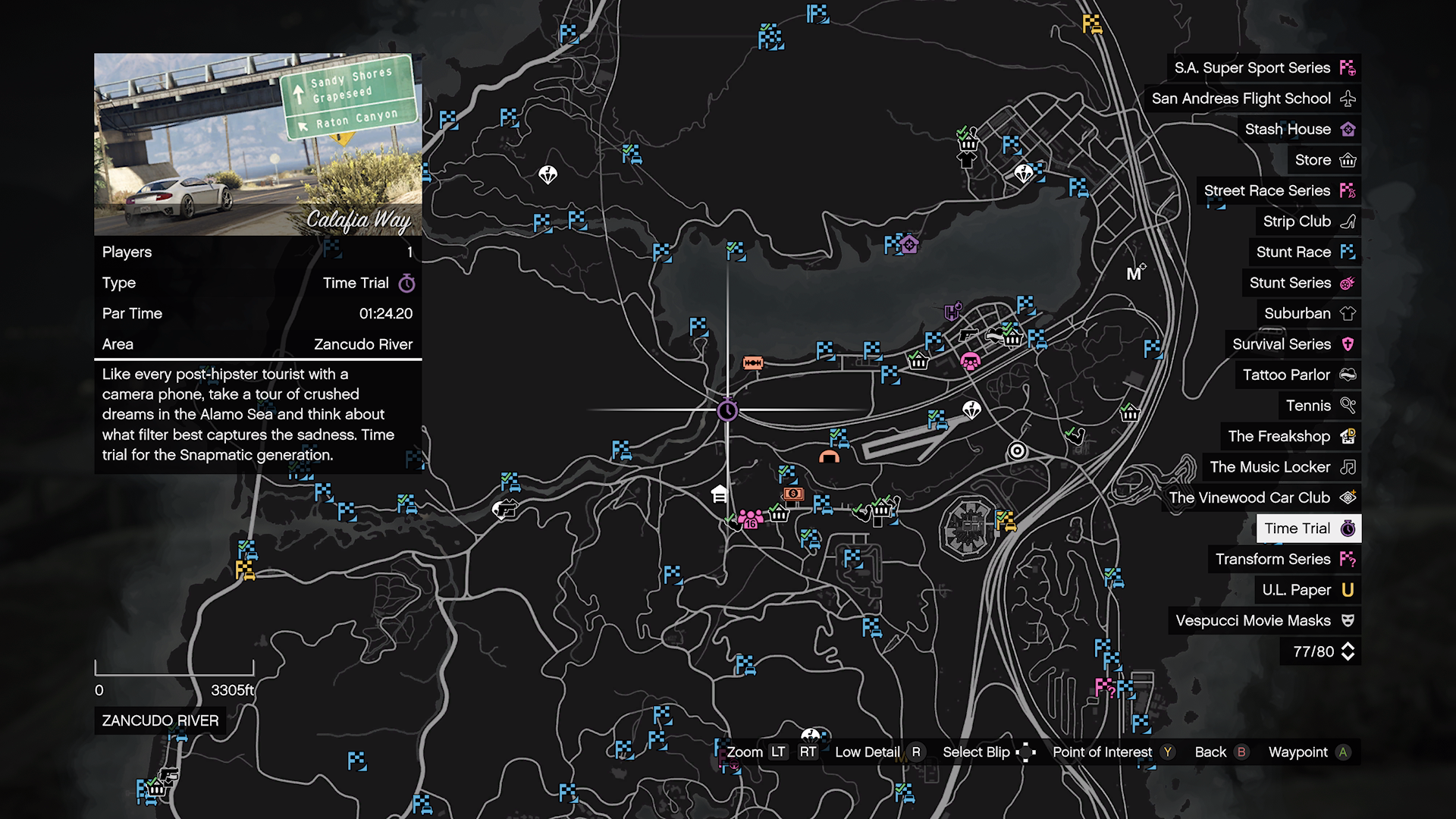
Task: Pick Stunt Race from the blip list
Action: tap(1304, 253)
